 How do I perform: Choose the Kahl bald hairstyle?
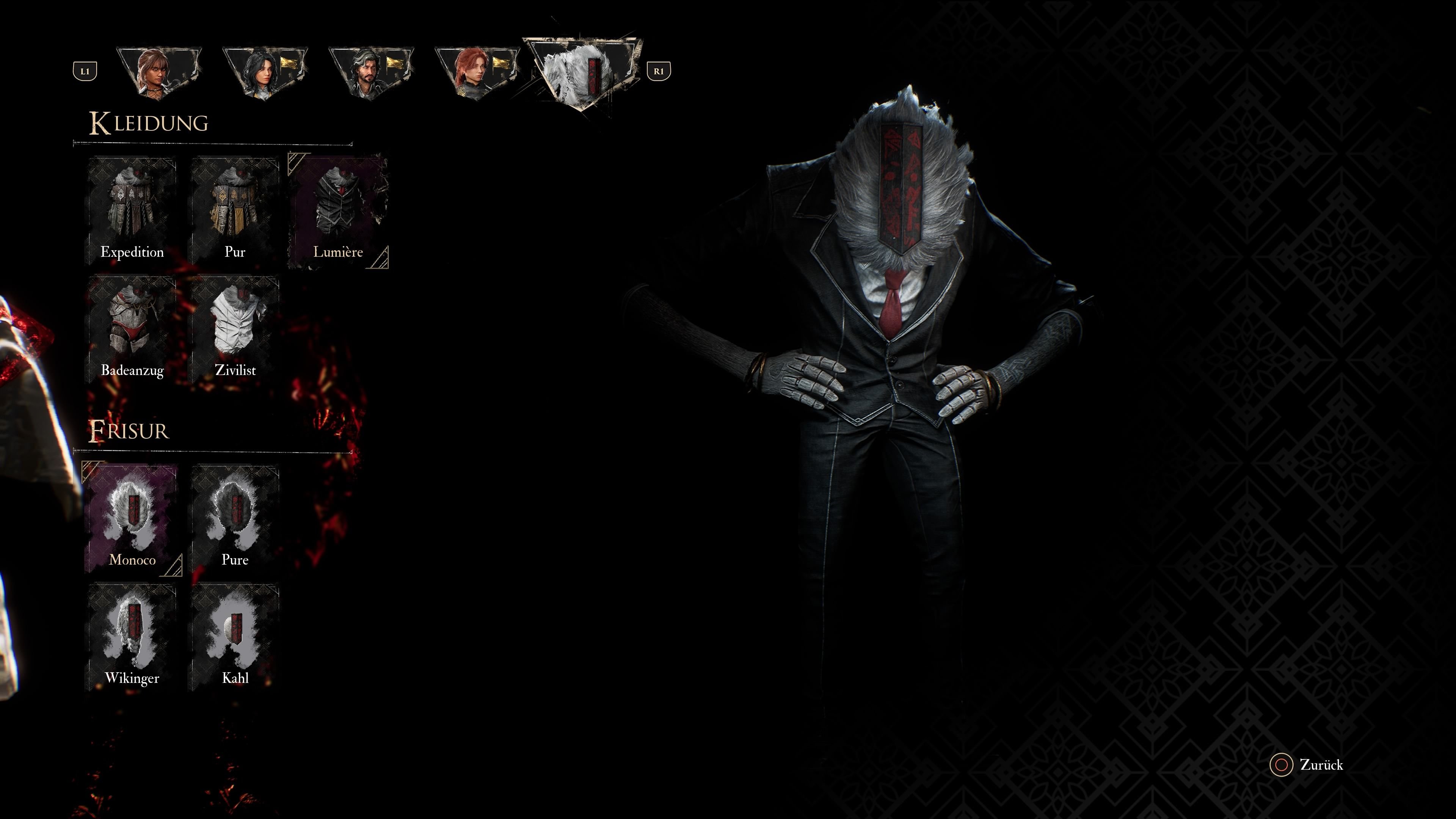(235, 637)
